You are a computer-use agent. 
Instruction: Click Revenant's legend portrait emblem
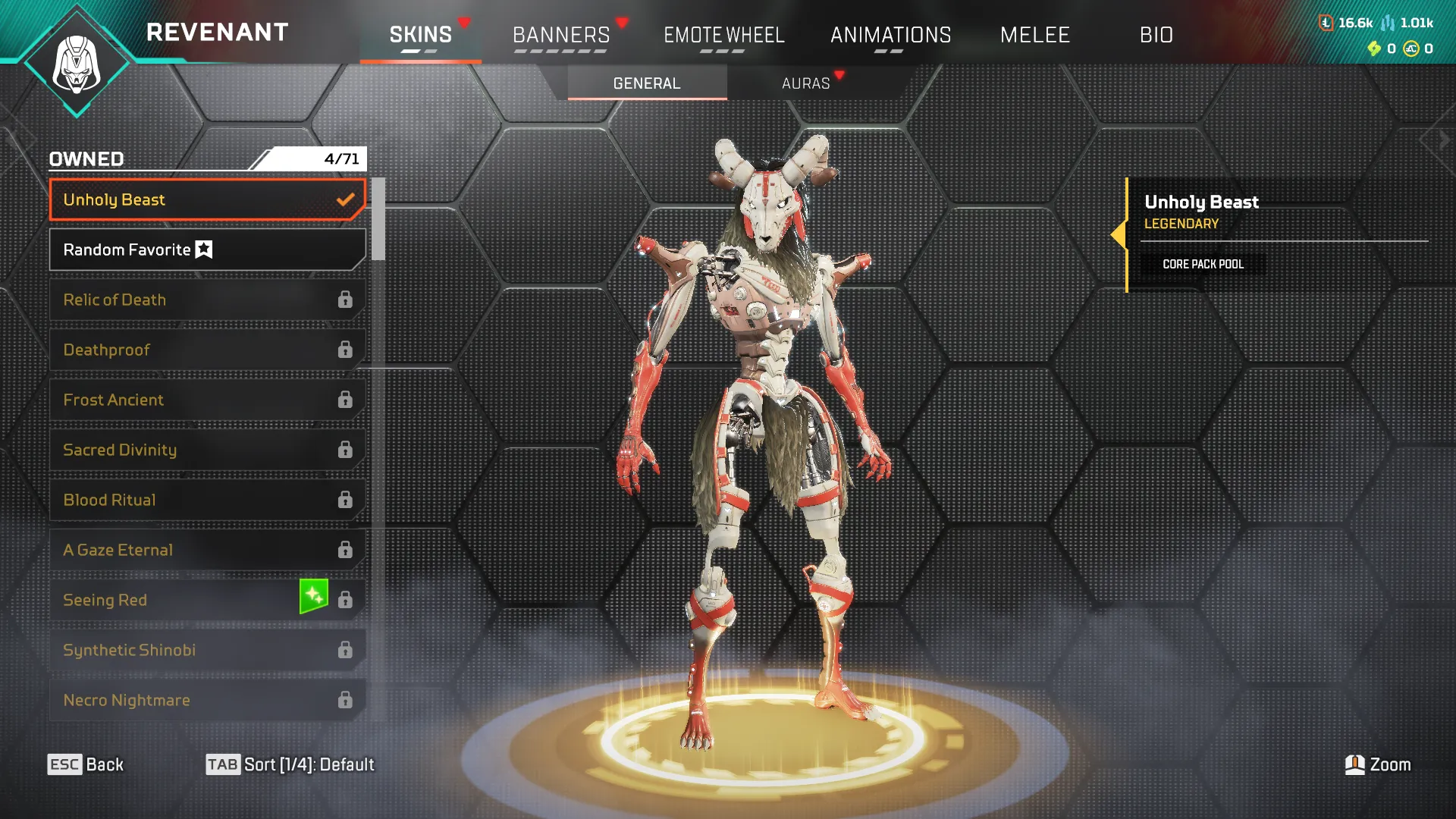(x=78, y=61)
